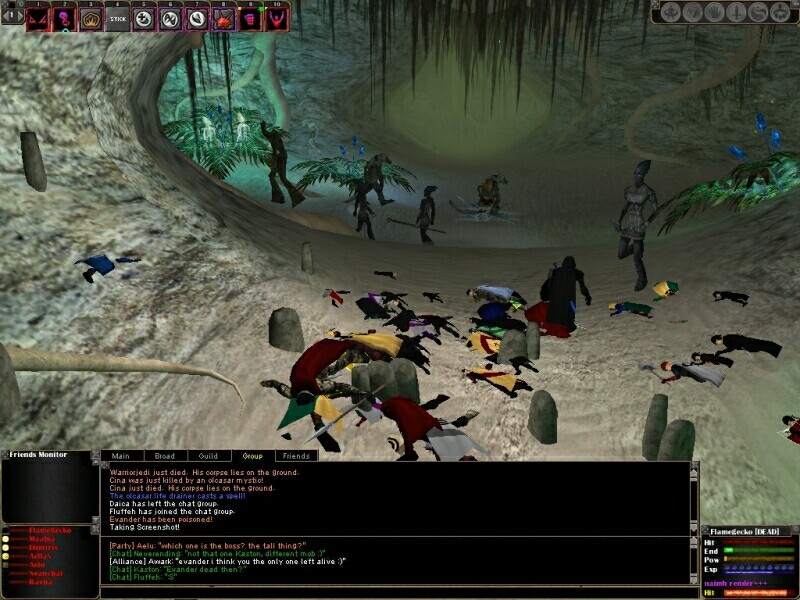Select the Guild chat tab

[x=208, y=456]
